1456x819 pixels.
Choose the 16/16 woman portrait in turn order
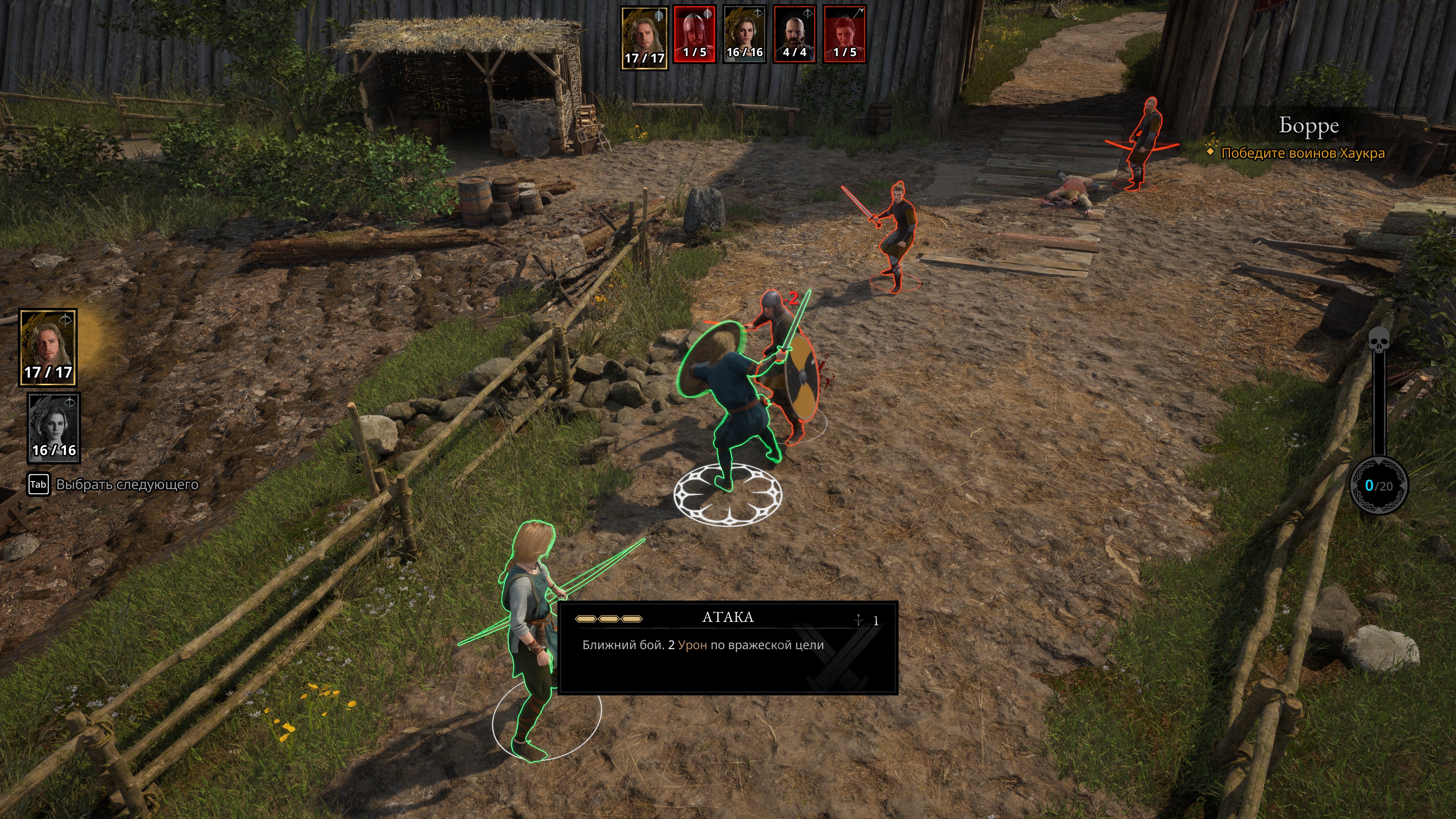(x=744, y=34)
